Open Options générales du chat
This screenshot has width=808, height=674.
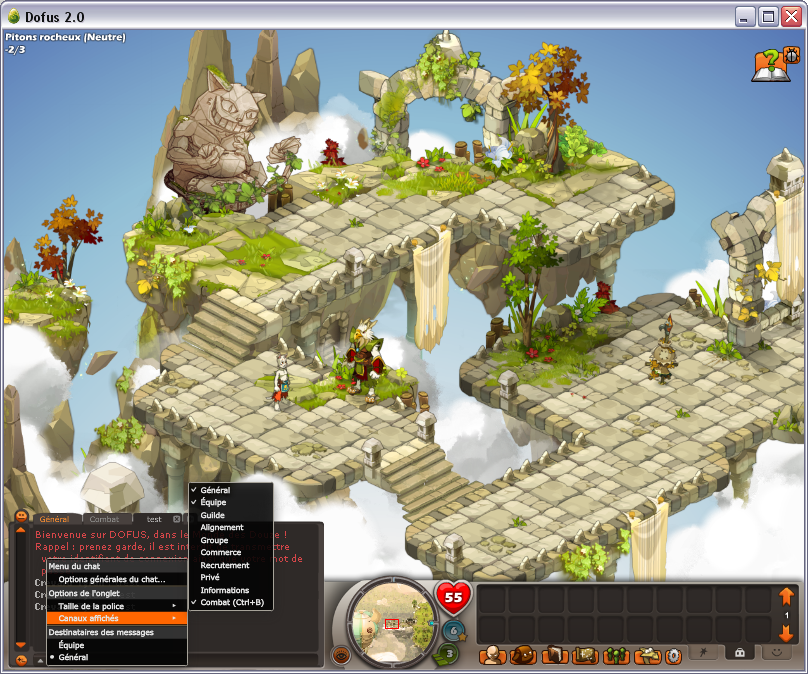click(112, 580)
